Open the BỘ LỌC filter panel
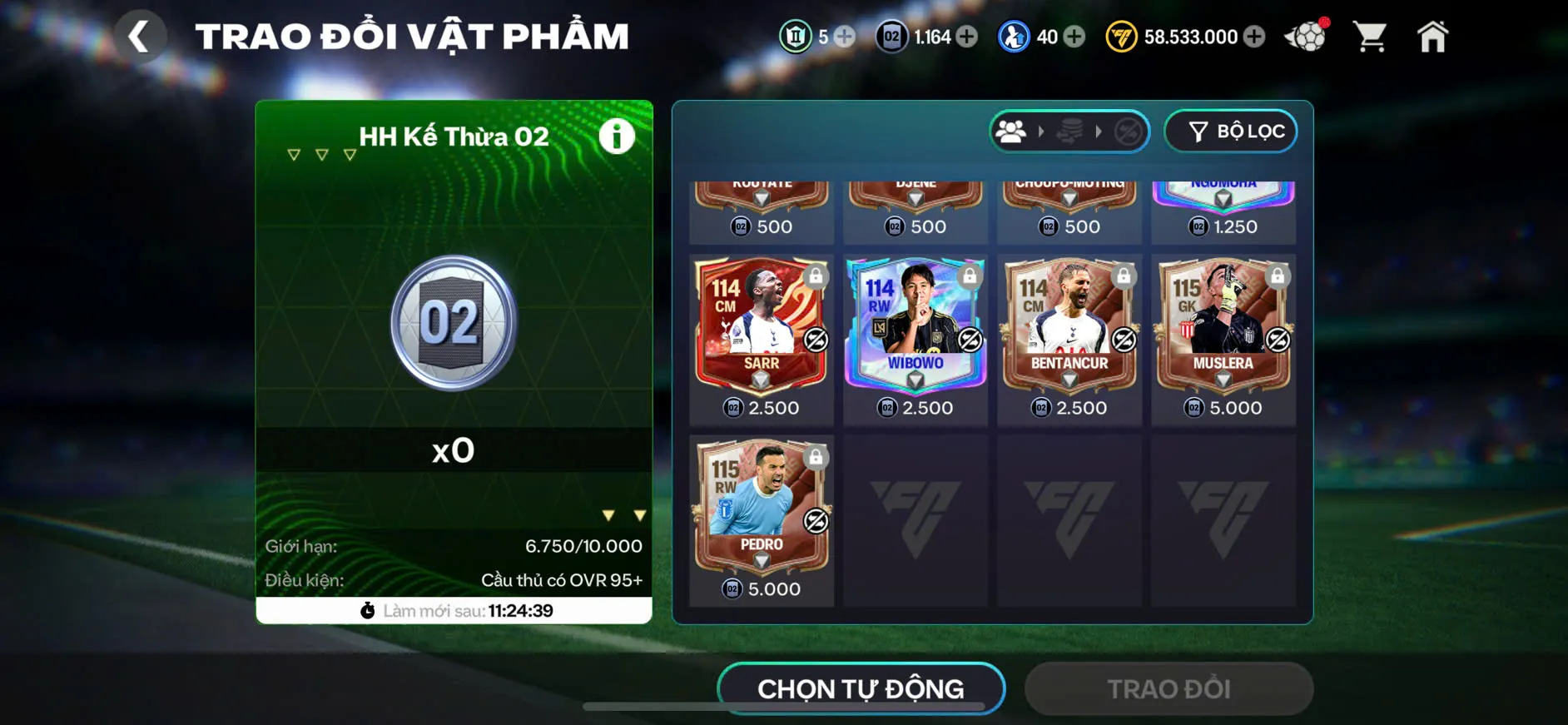Image resolution: width=1568 pixels, height=725 pixels. pos(1230,131)
